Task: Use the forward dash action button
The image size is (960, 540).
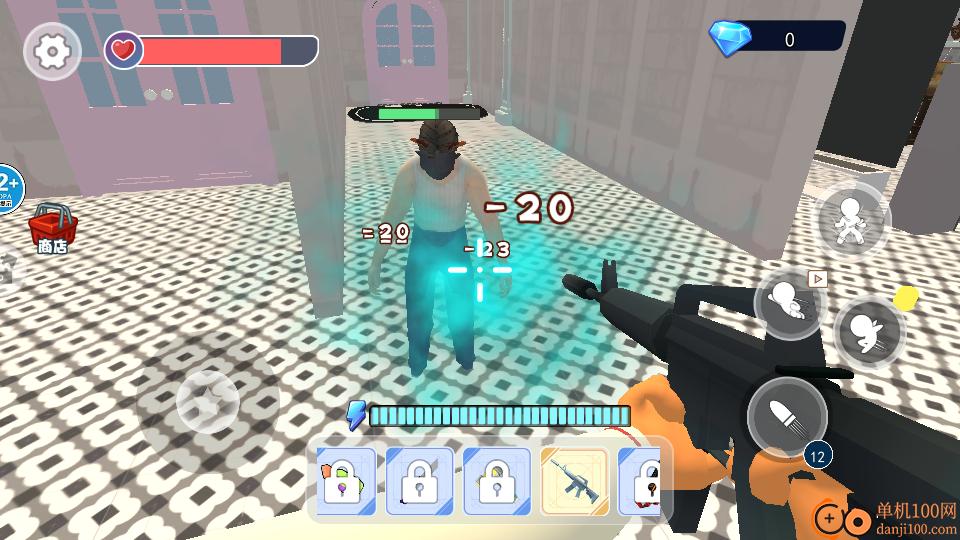Action: pos(789,303)
